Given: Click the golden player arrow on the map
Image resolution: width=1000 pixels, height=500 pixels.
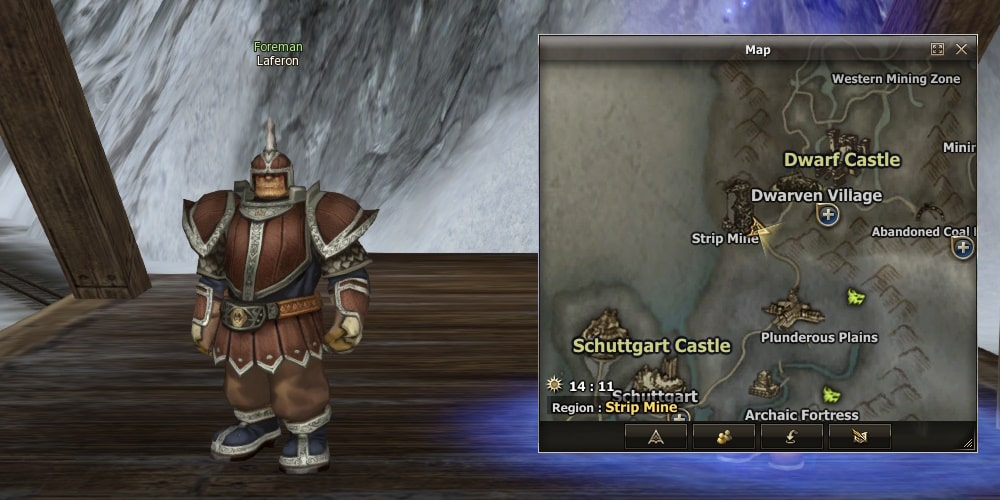Looking at the screenshot, I should [762, 231].
